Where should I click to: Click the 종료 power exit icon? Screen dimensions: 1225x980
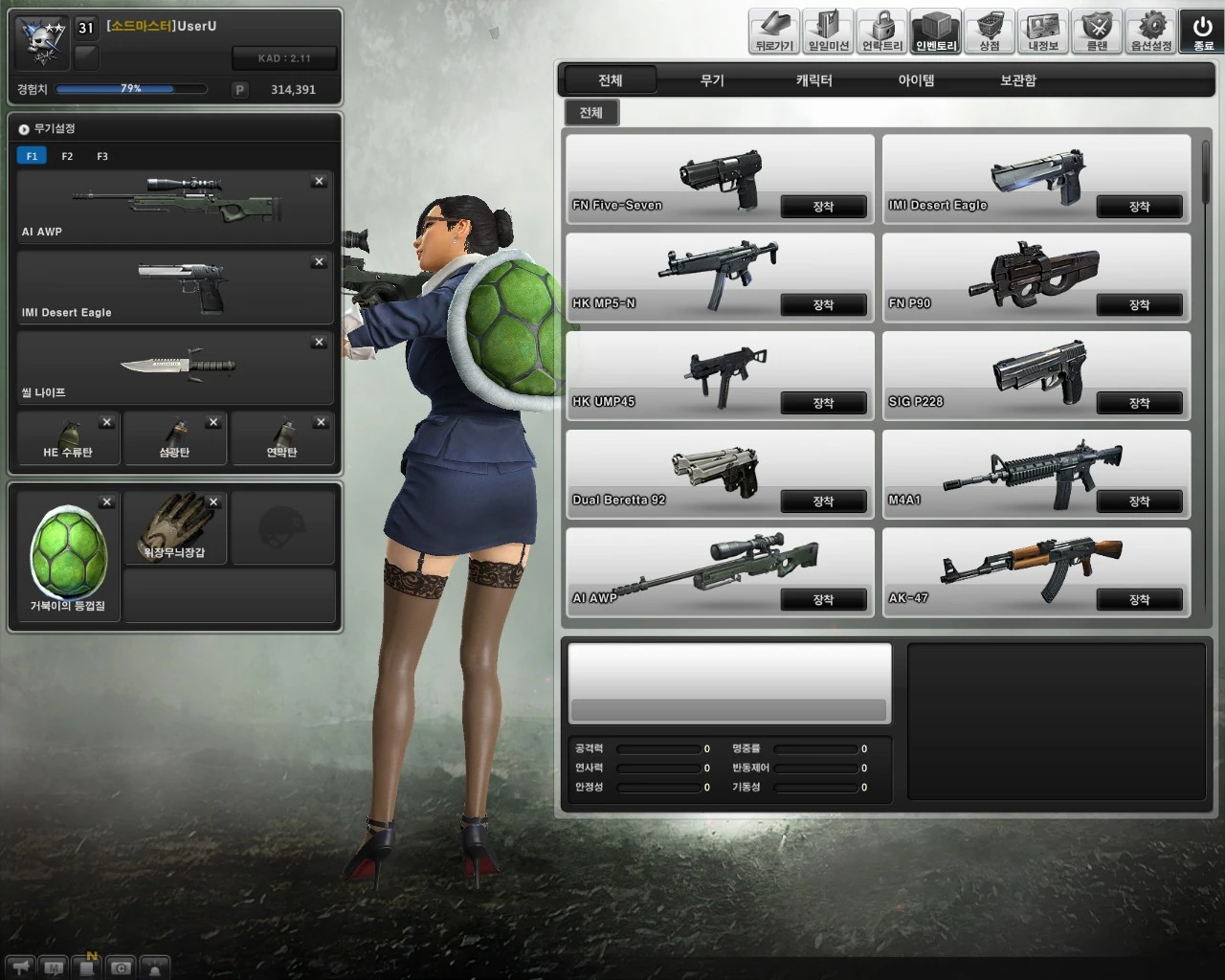click(1201, 29)
